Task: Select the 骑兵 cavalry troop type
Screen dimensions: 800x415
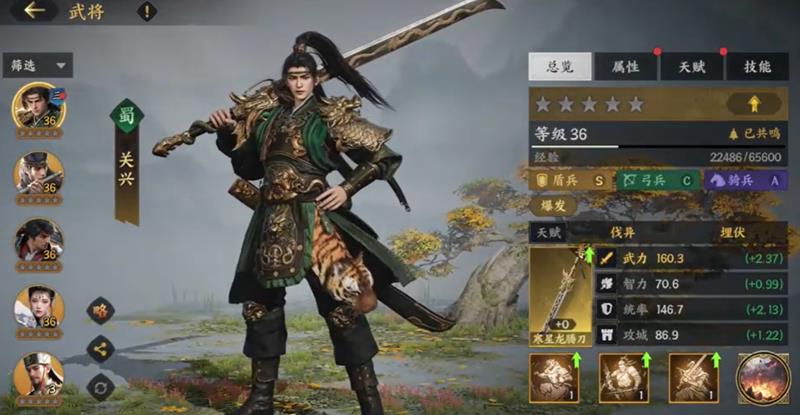Action: (744, 180)
